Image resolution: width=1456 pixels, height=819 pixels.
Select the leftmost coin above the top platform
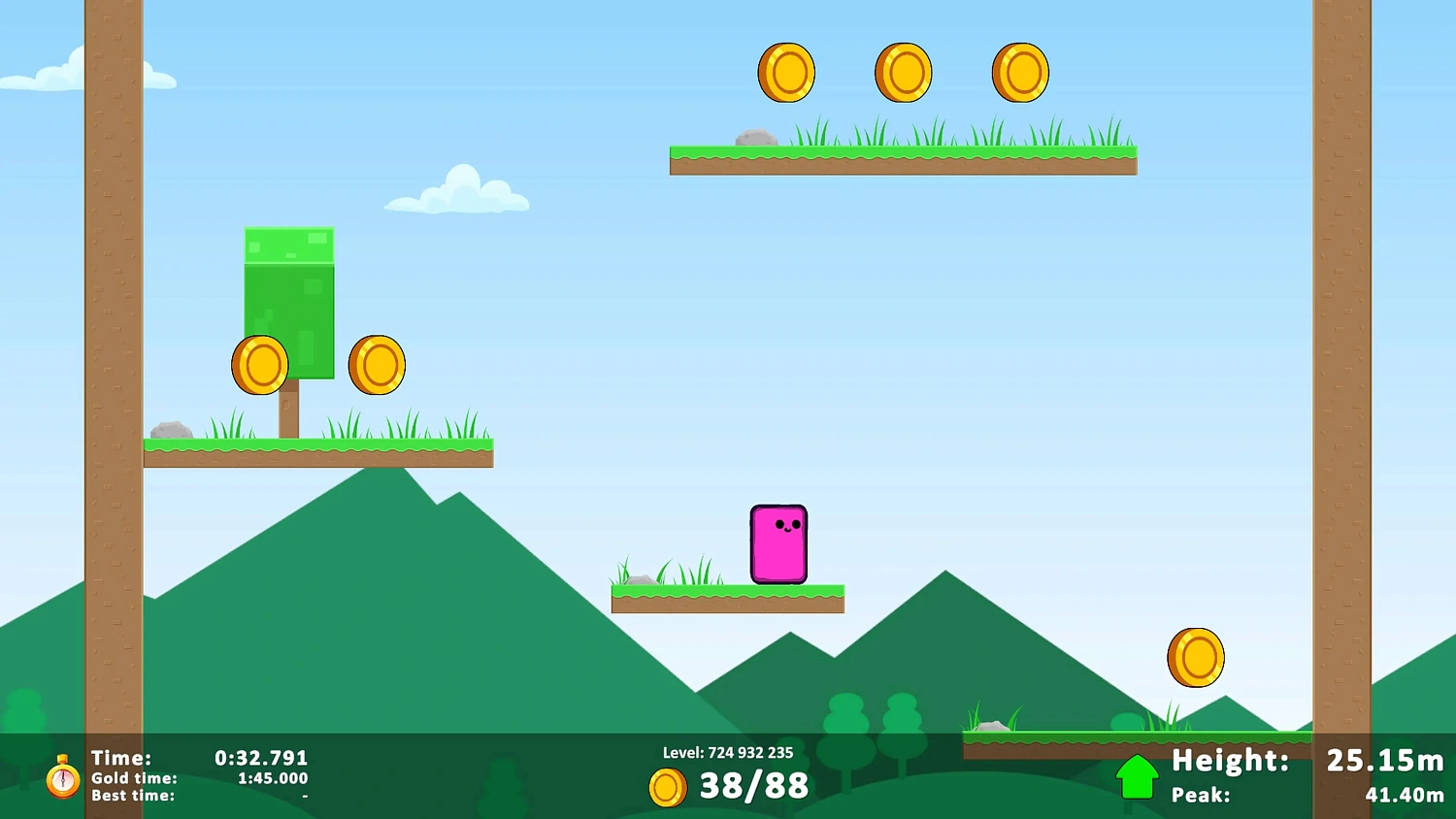pyautogui.click(x=786, y=71)
